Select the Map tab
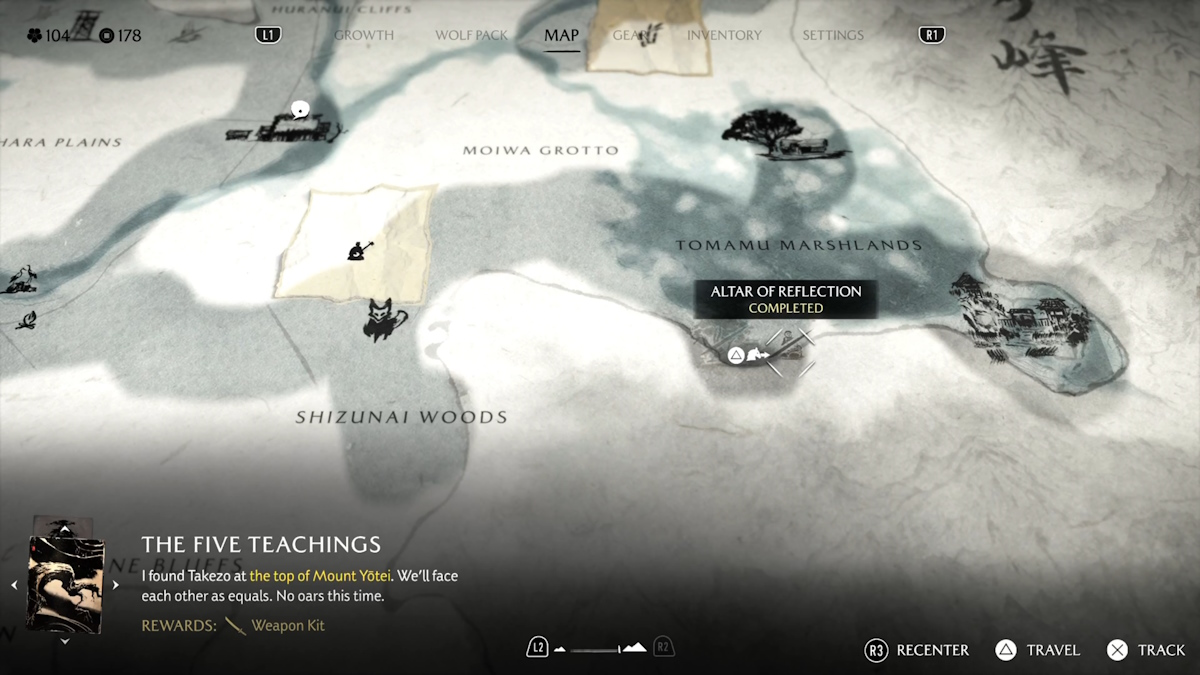1200x675 pixels. [x=561, y=35]
